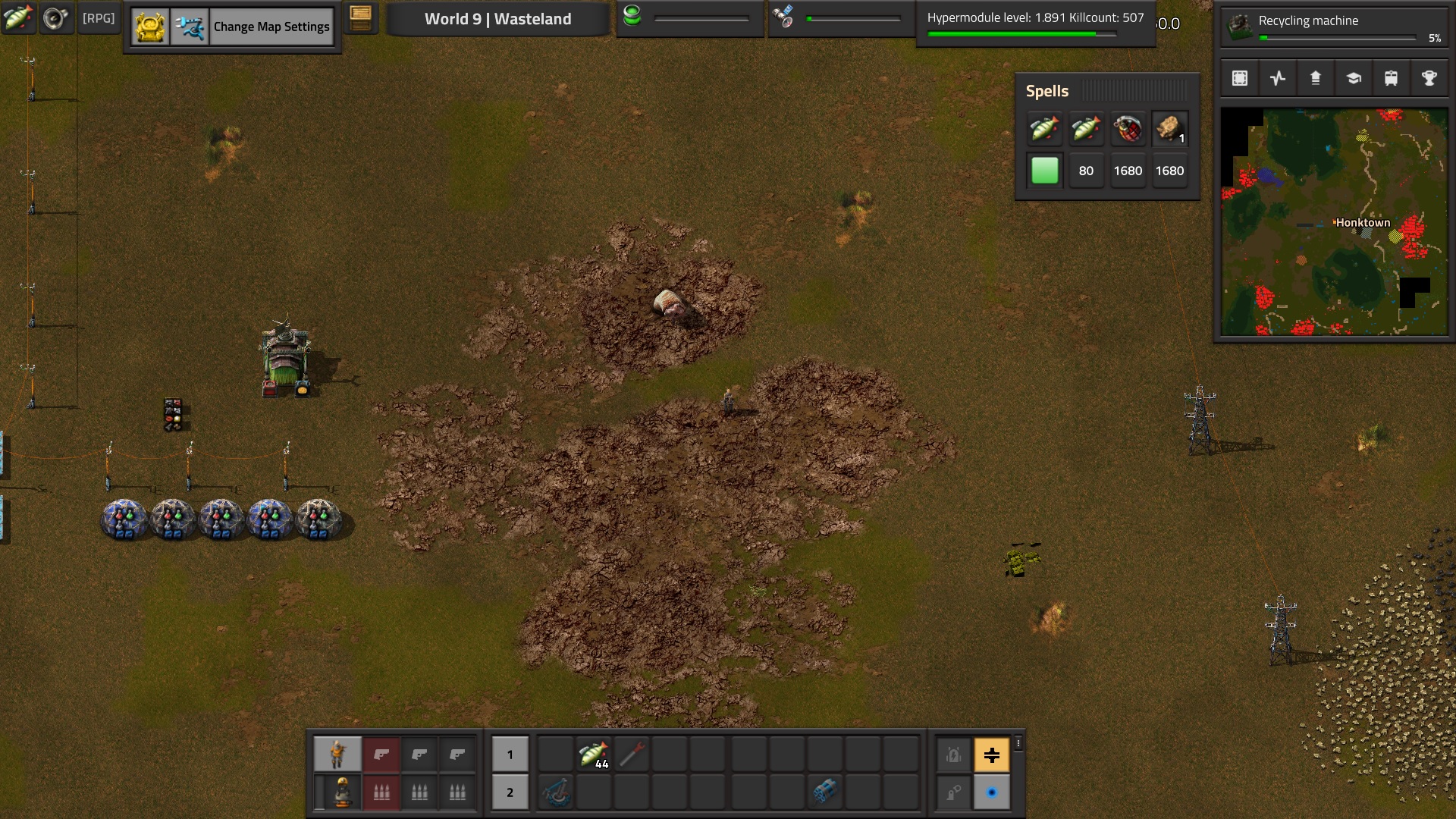This screenshot has height=819, width=1456.
Task: Toggle the green square spell button
Action: [1044, 171]
